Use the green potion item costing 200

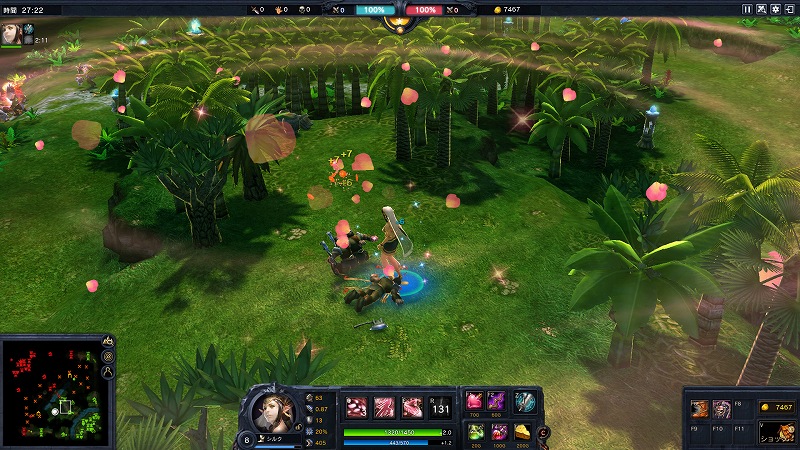coord(476,431)
